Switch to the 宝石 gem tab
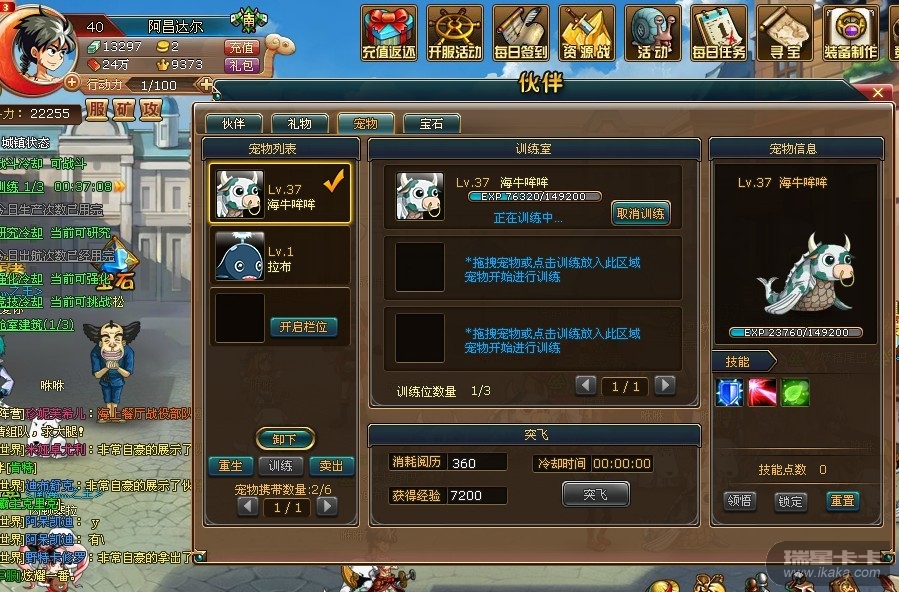The height and width of the screenshot is (592, 899). pos(431,124)
